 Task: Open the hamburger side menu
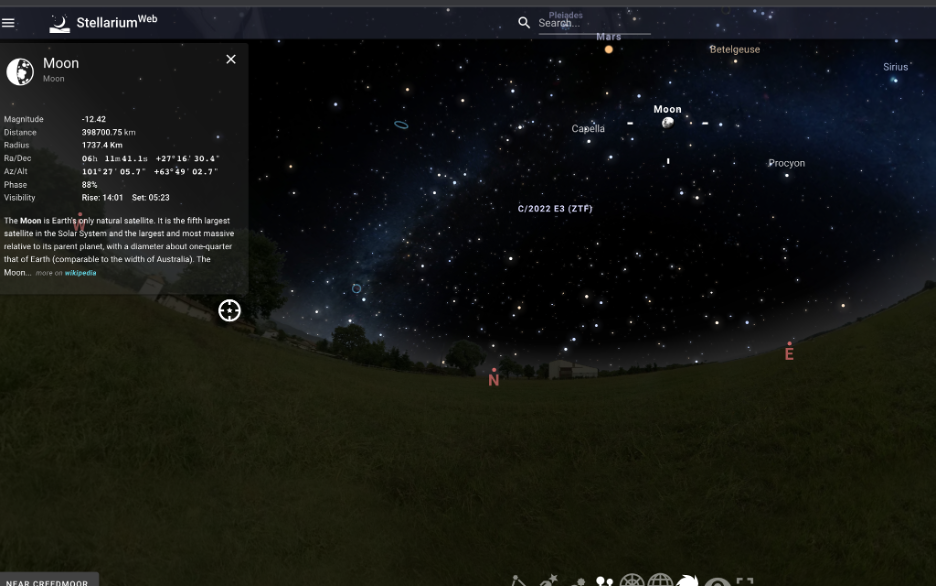[9, 22]
